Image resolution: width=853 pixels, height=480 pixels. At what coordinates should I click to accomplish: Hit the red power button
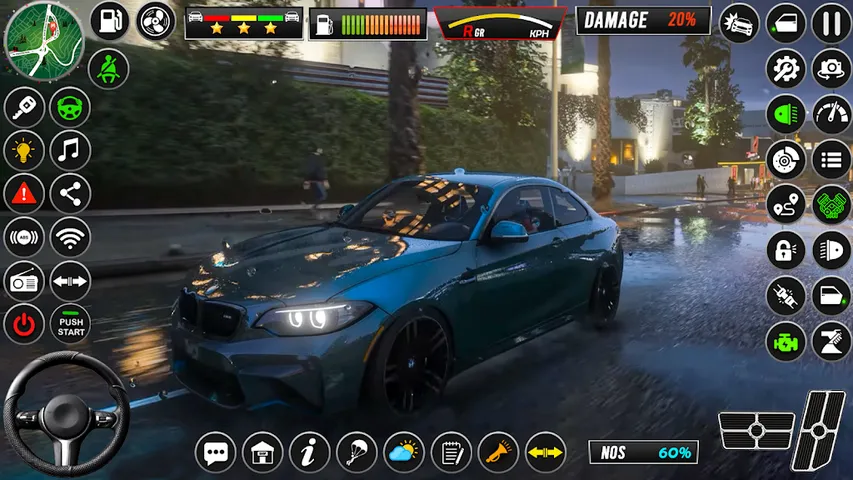pyautogui.click(x=24, y=324)
